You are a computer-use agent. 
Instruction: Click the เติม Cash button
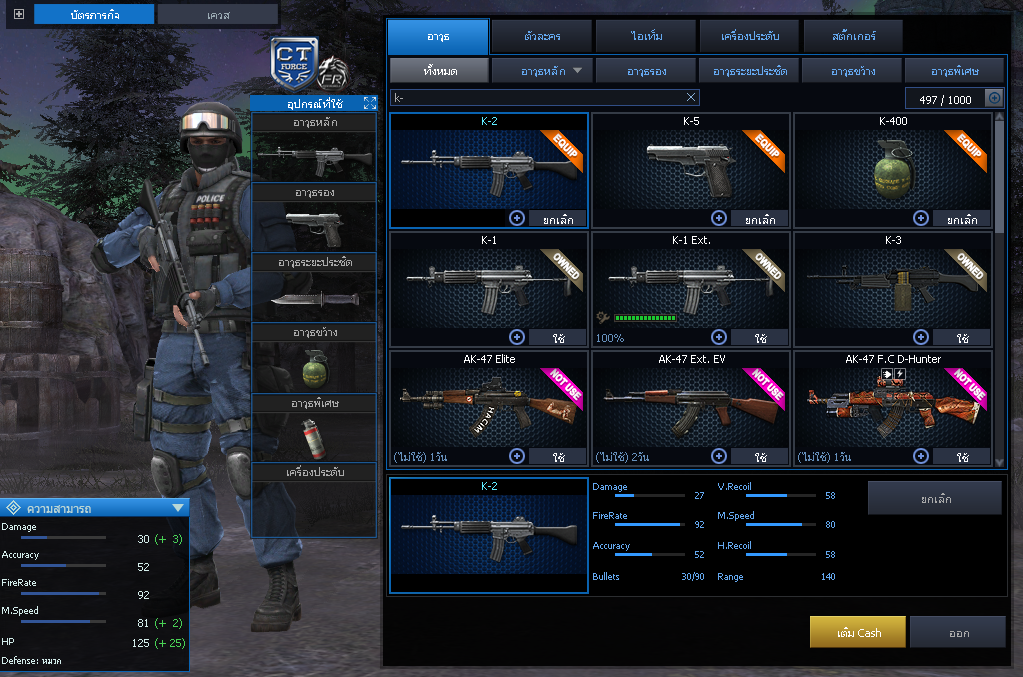click(x=858, y=632)
